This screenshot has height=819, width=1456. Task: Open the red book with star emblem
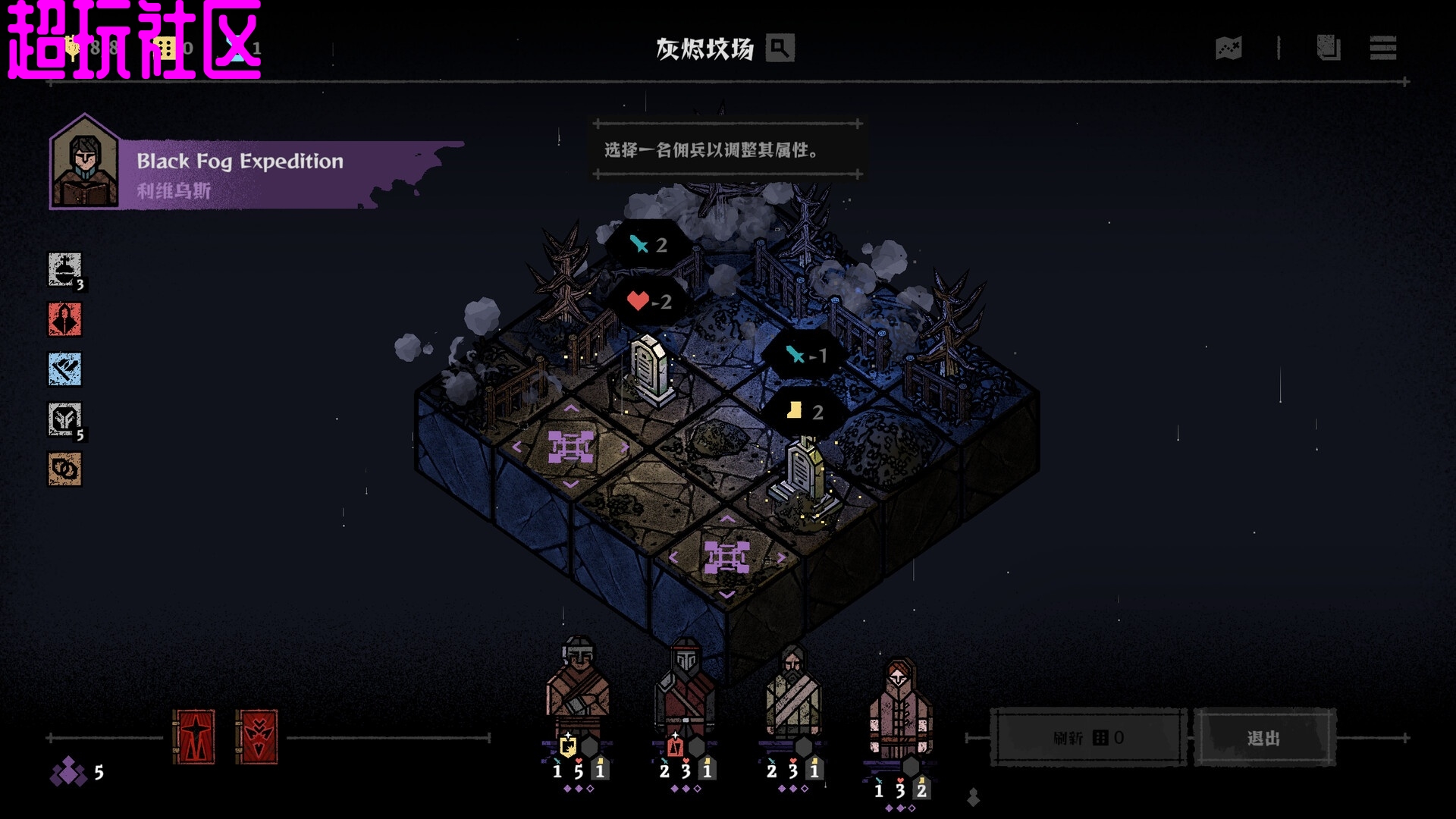194,737
